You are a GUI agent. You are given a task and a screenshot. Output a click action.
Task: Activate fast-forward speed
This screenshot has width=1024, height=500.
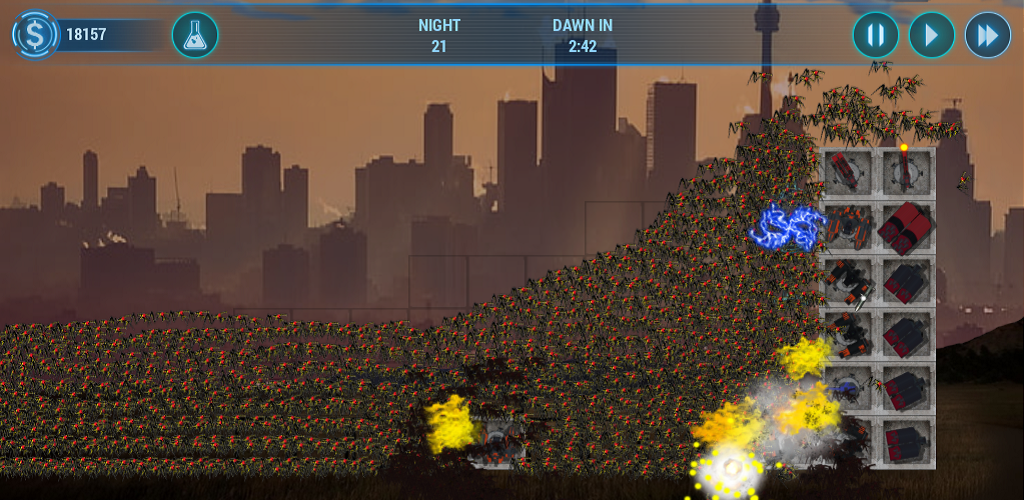tap(987, 36)
